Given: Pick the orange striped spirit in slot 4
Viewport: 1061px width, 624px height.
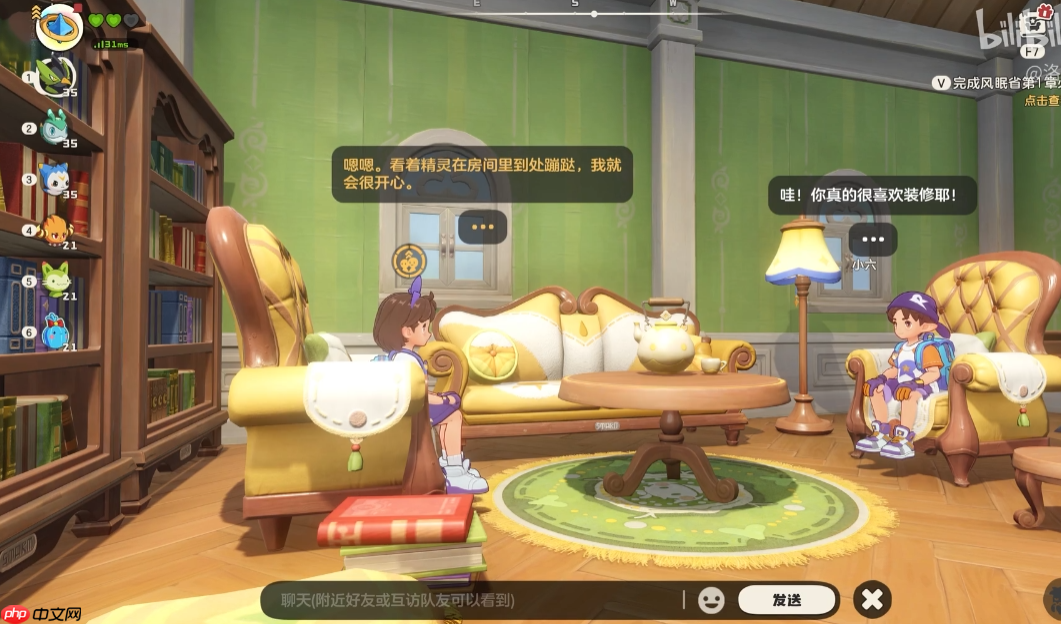Looking at the screenshot, I should click(54, 230).
